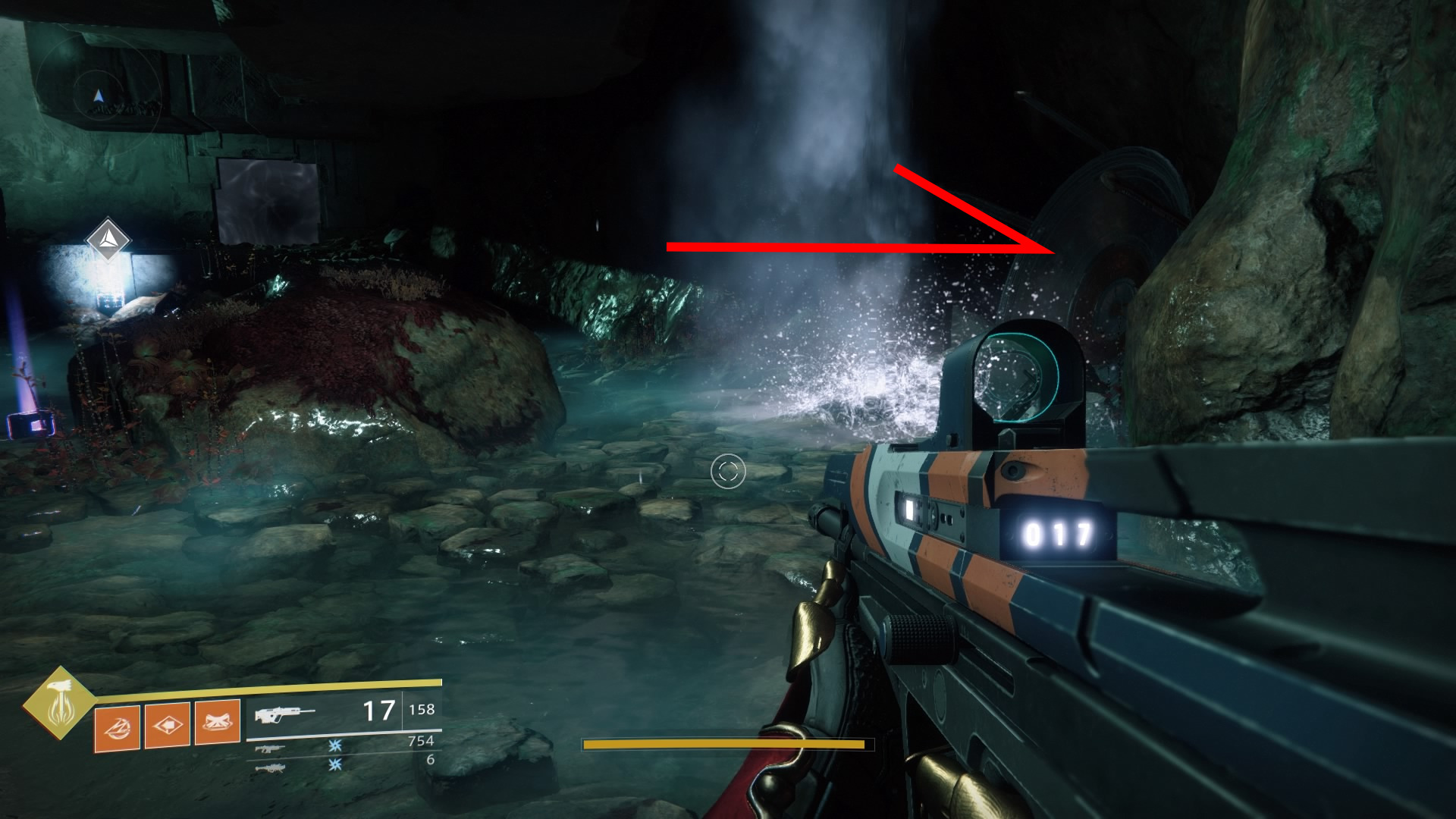
Task: Click the radar in the top-left corner
Action: 99,96
